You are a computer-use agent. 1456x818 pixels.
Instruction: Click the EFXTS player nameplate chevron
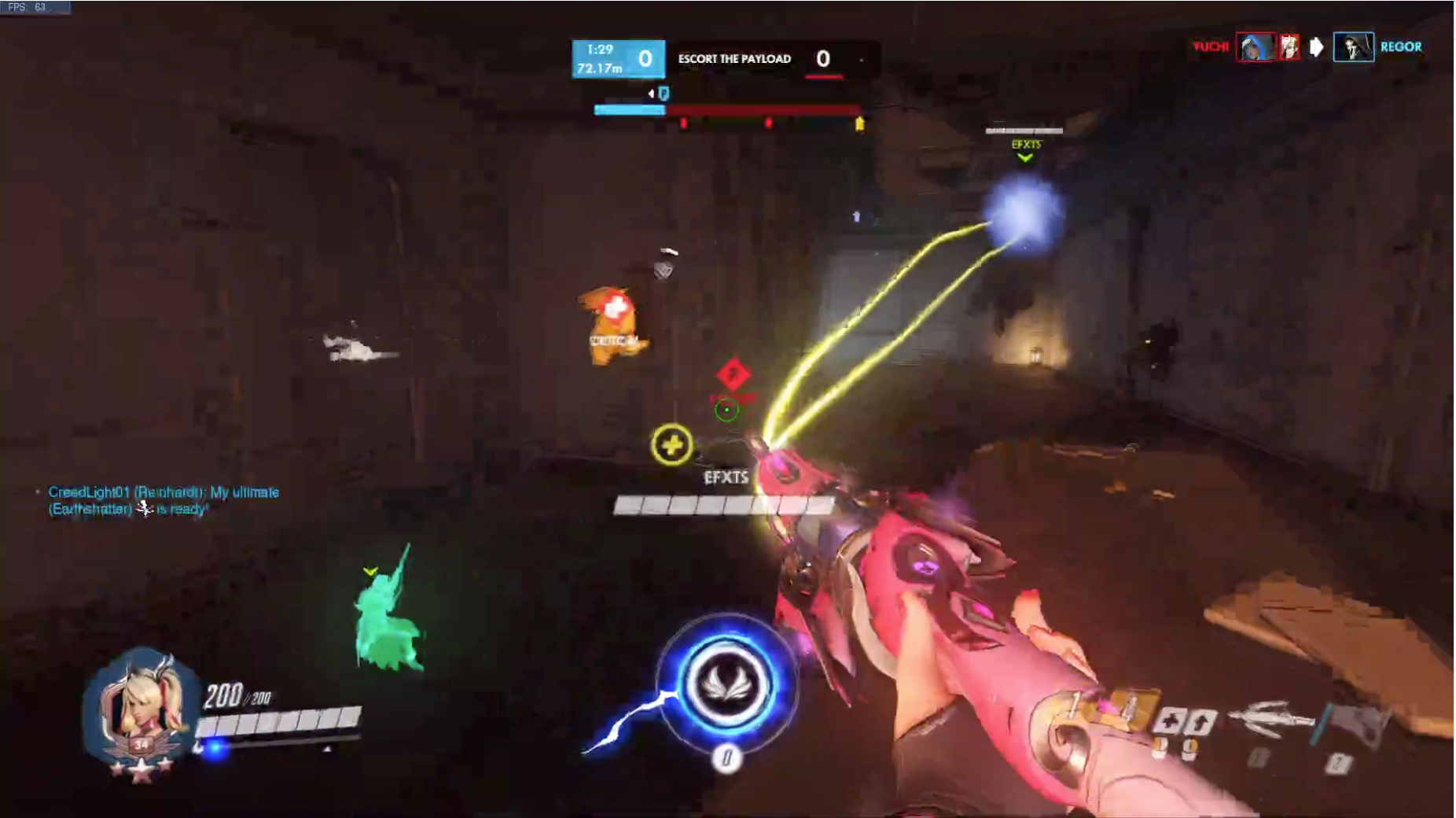coord(1024,157)
